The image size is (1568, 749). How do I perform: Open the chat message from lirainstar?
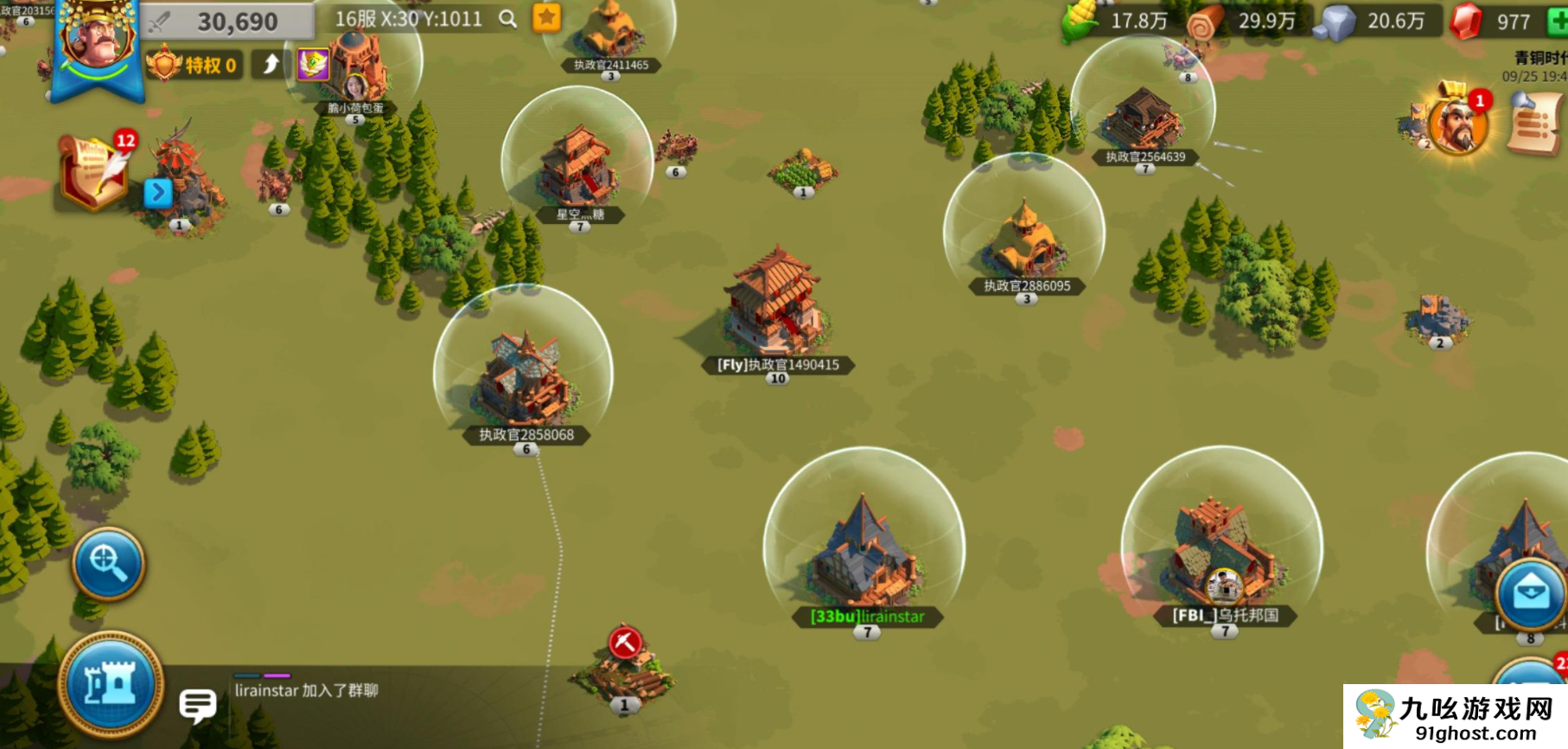pyautogui.click(x=306, y=690)
